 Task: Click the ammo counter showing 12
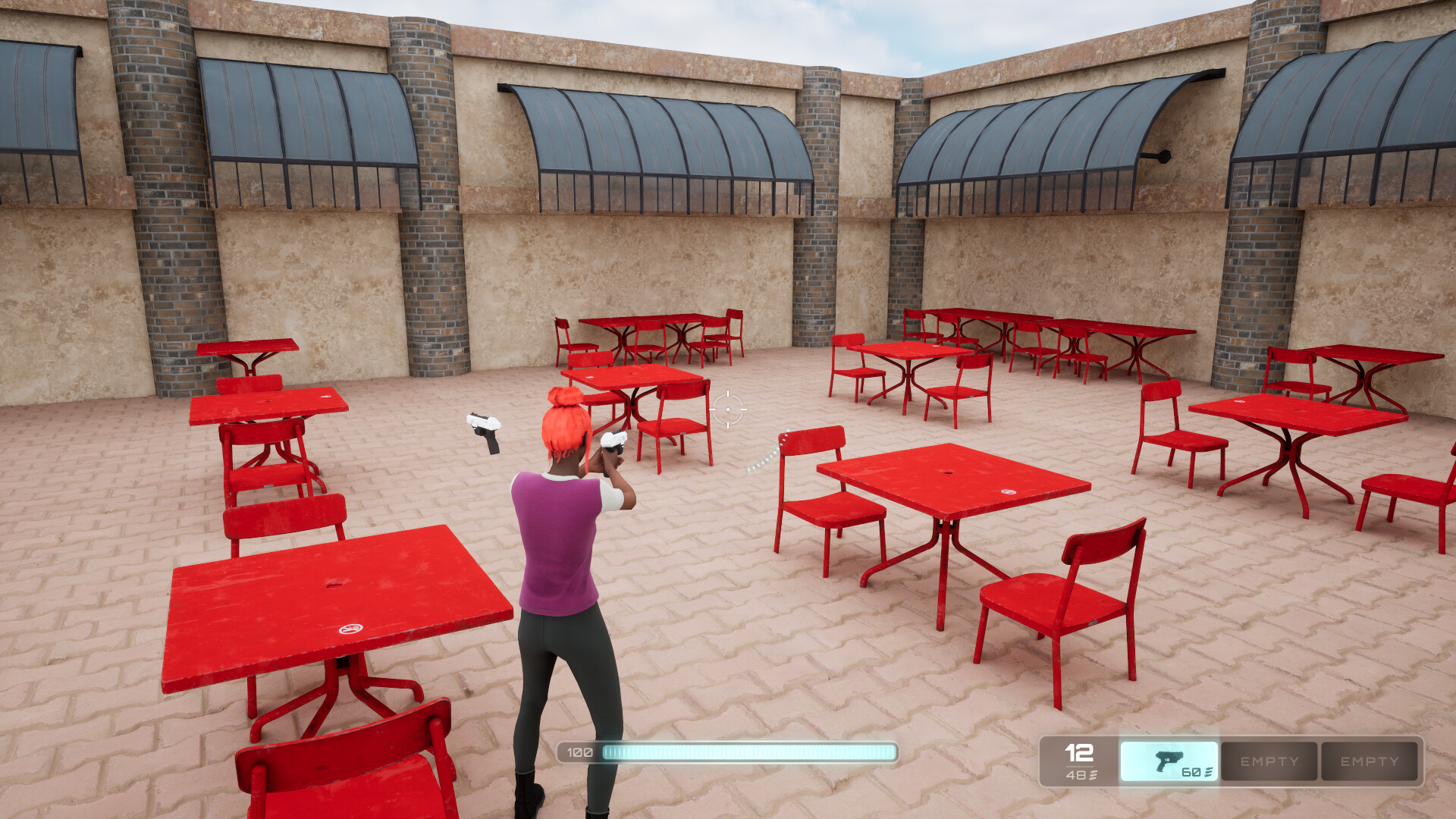pyautogui.click(x=1078, y=754)
